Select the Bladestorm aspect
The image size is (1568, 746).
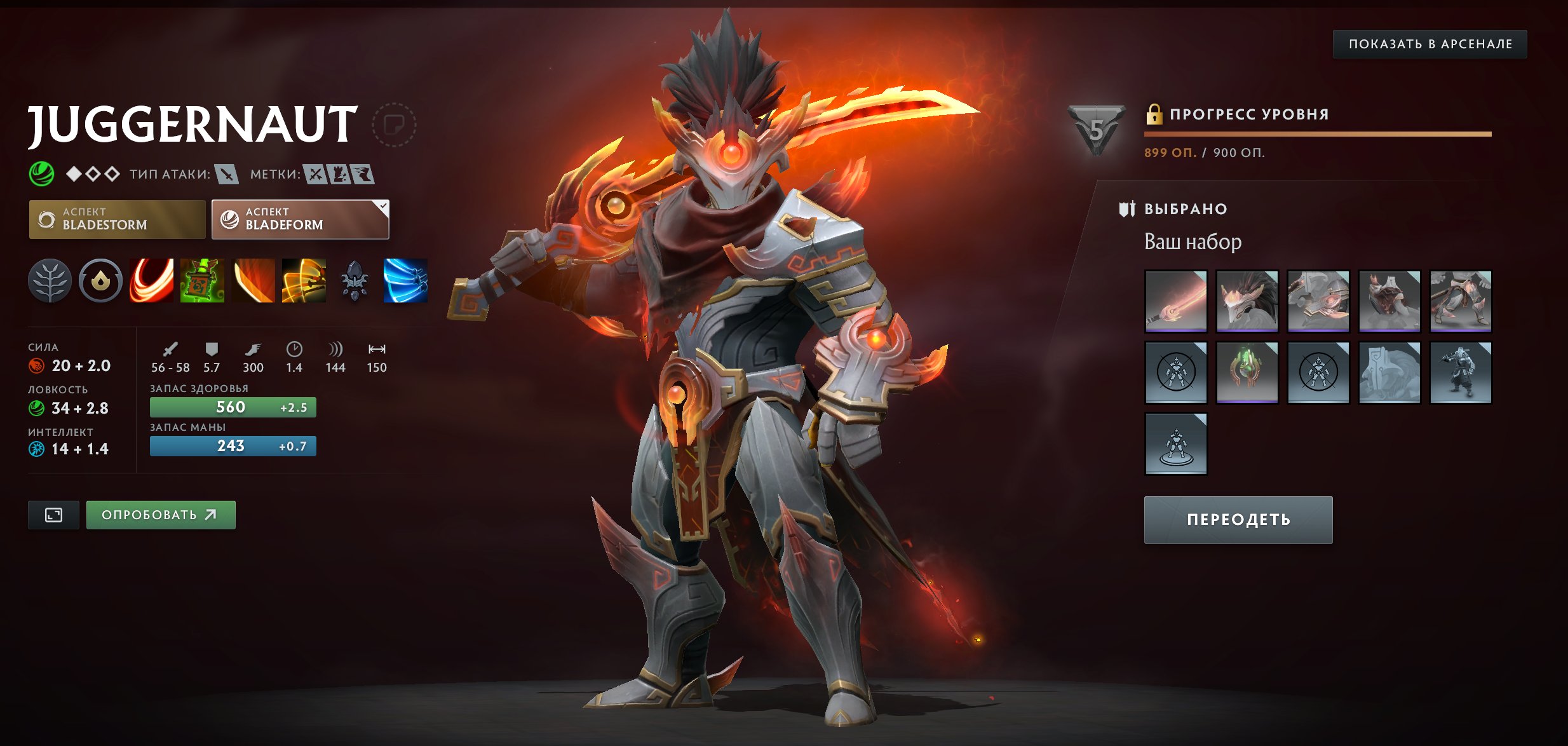tap(117, 219)
